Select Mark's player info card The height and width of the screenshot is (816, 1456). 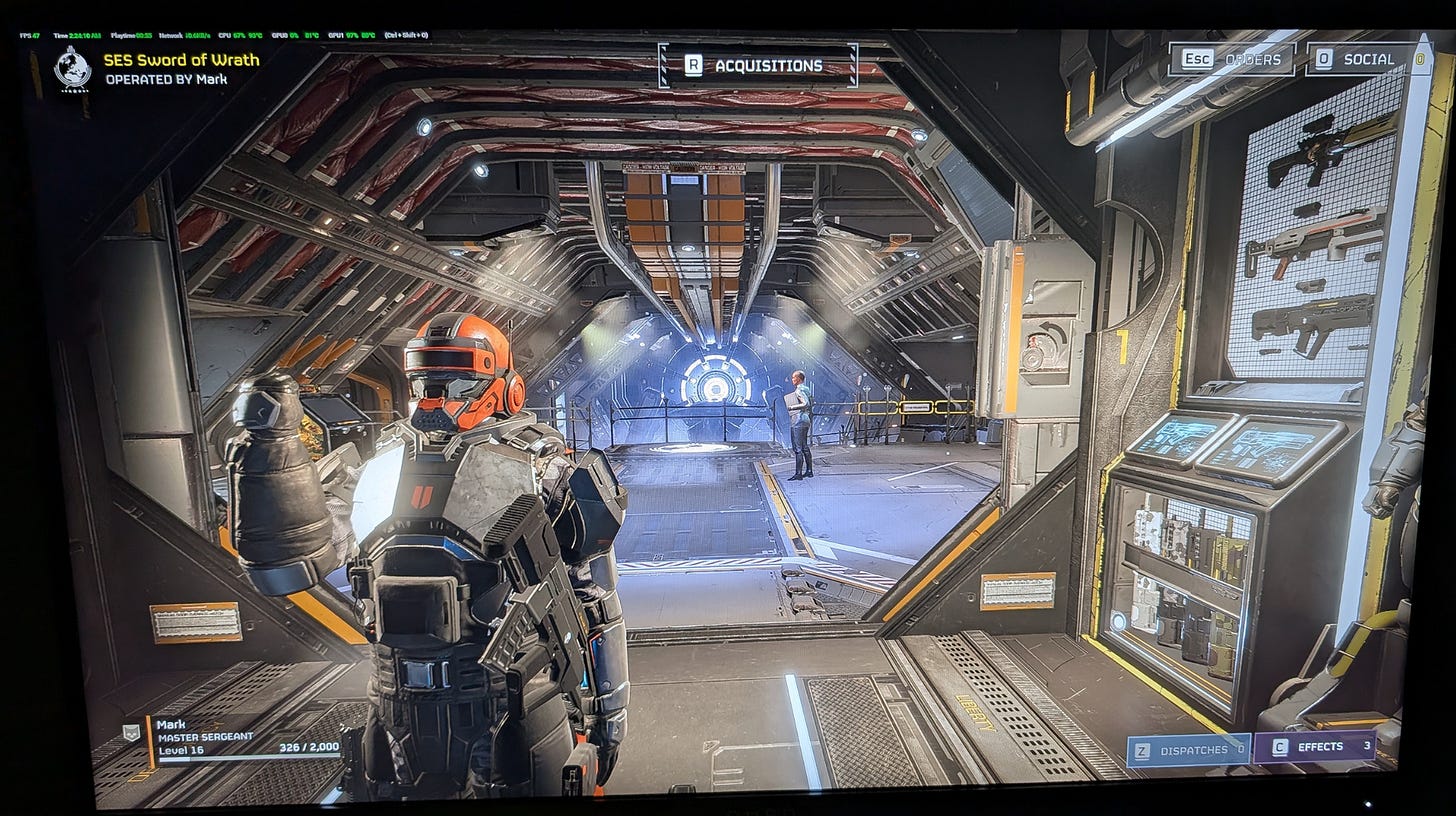[x=245, y=738]
